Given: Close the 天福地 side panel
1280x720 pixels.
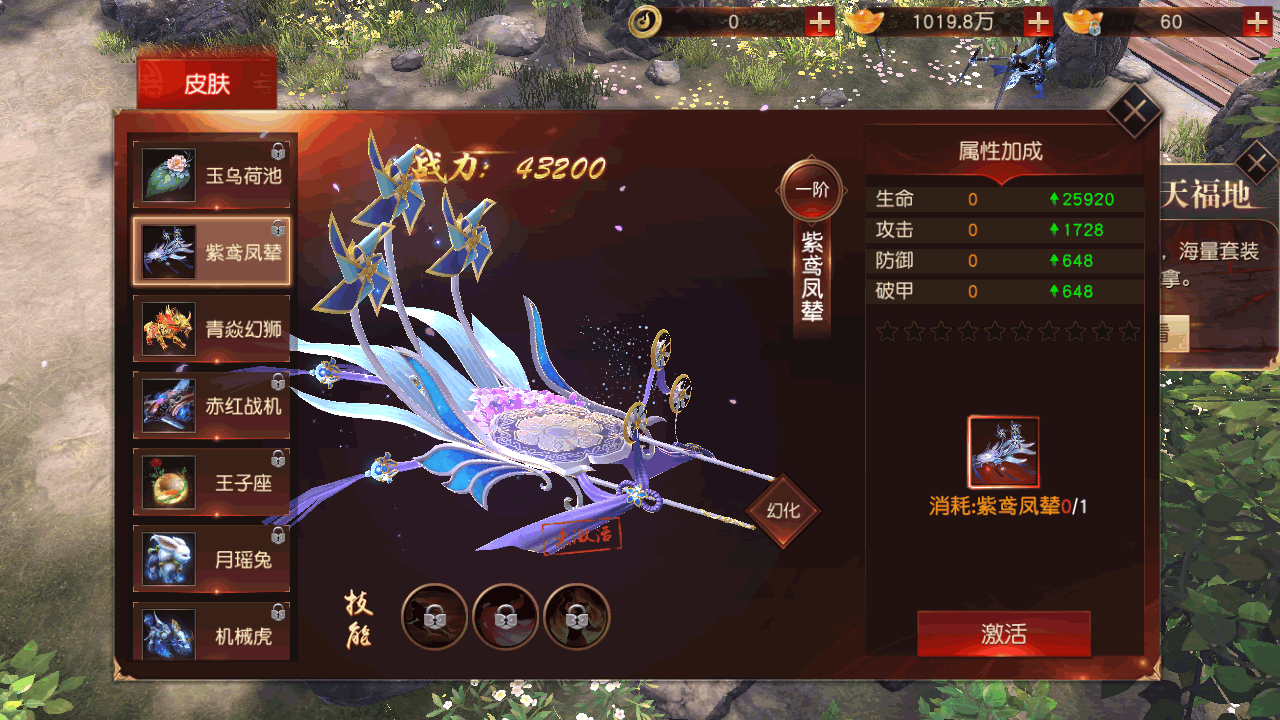Looking at the screenshot, I should pyautogui.click(x=1256, y=161).
